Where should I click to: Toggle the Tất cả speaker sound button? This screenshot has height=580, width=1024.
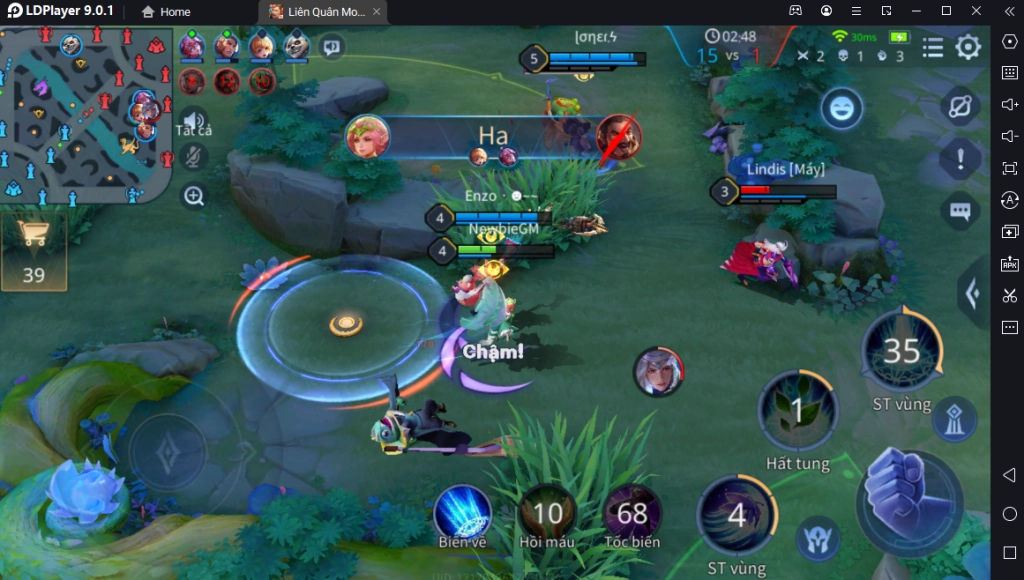[x=193, y=120]
